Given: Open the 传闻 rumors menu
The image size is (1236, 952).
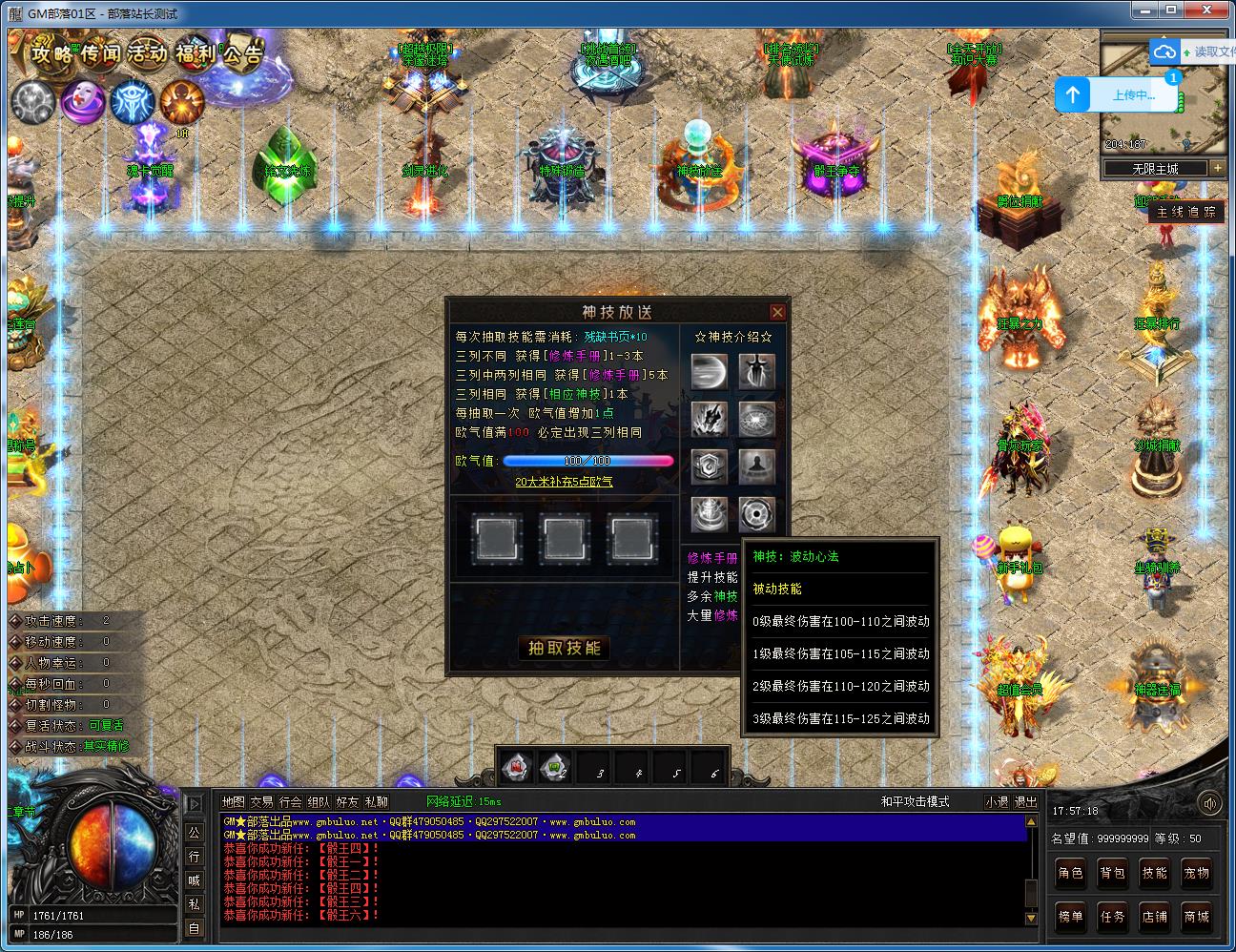Looking at the screenshot, I should pyautogui.click(x=102, y=53).
